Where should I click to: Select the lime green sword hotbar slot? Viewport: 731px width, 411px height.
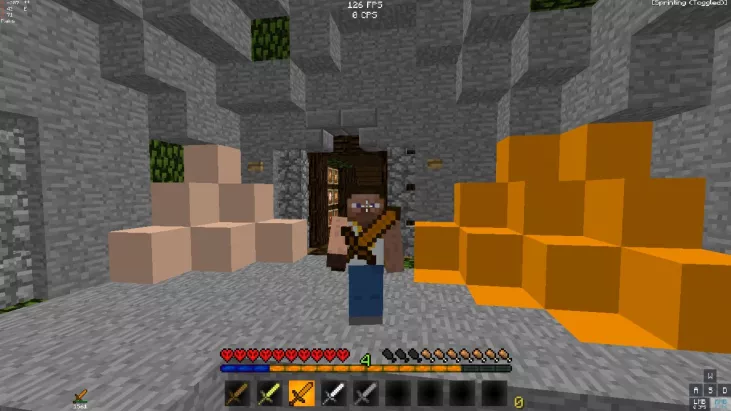pos(268,394)
